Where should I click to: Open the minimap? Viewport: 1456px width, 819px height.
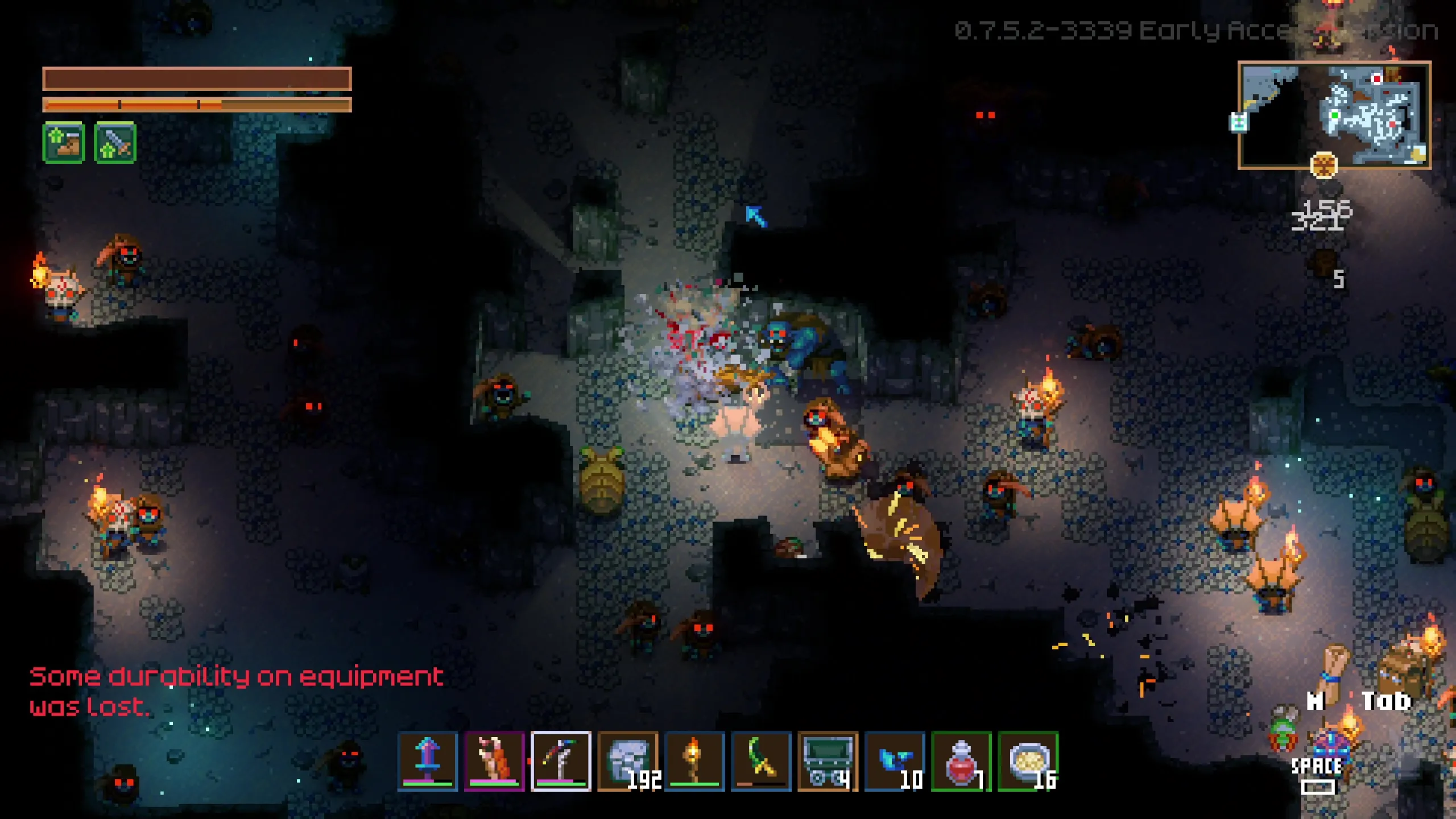point(1334,115)
